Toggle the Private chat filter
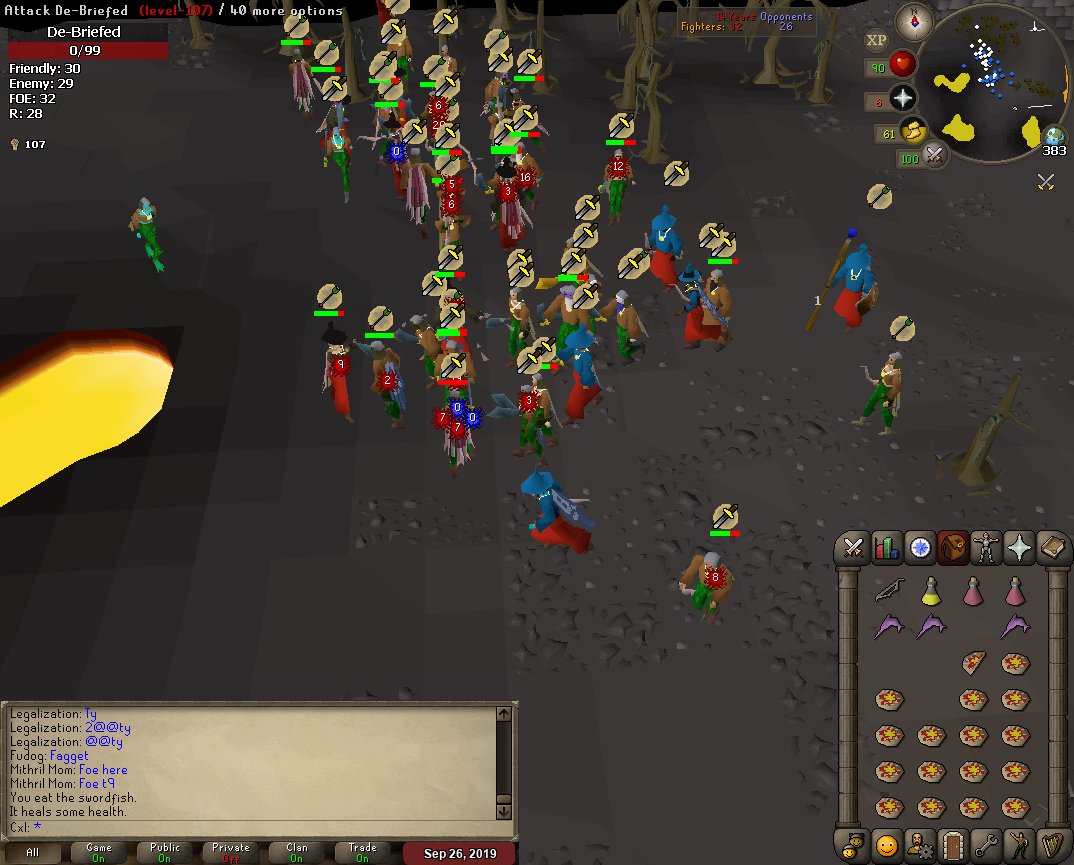 (231, 852)
